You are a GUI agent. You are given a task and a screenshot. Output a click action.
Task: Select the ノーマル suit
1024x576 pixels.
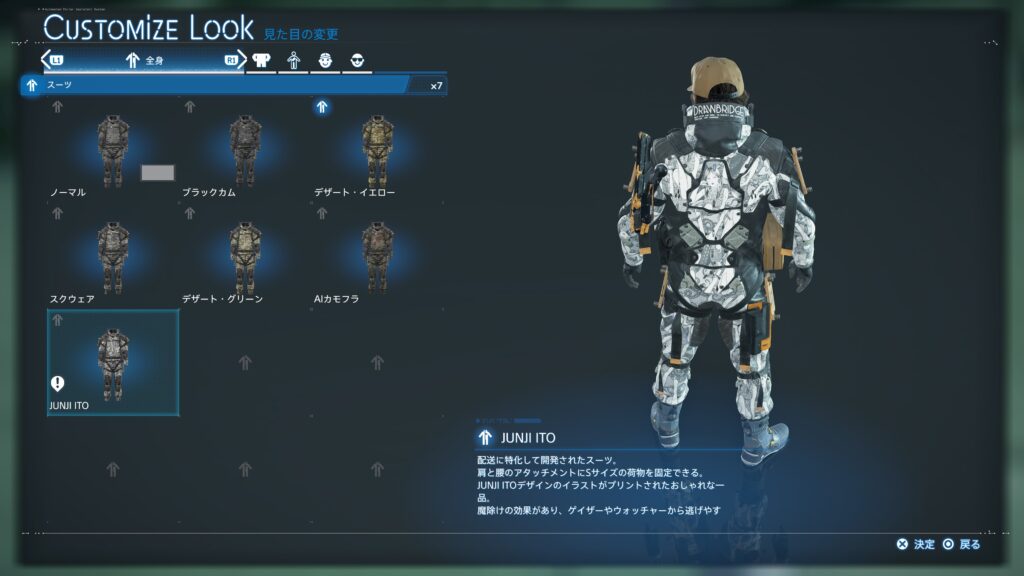111,150
